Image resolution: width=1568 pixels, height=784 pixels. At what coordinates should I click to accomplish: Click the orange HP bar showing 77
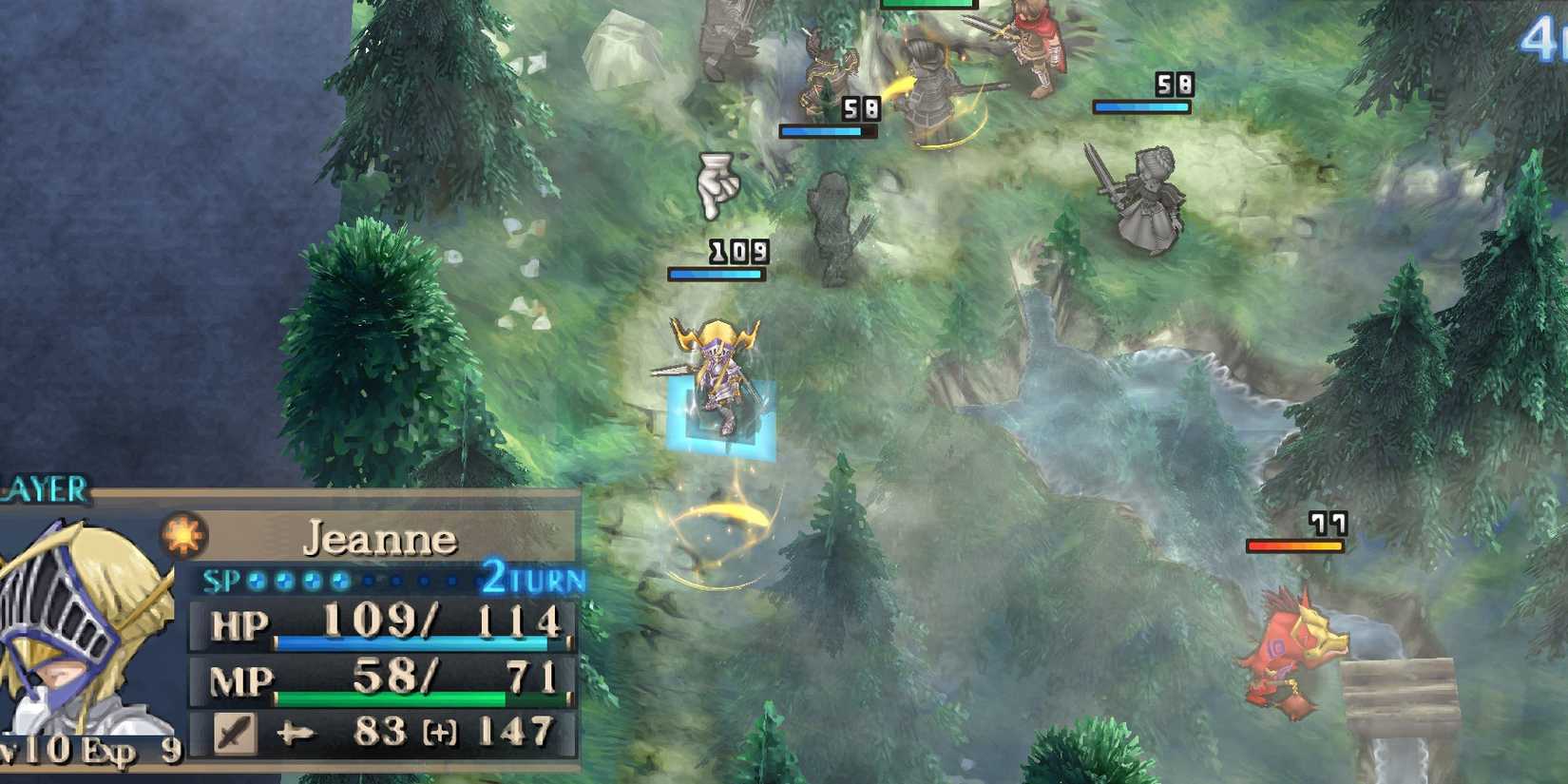pos(1297,545)
